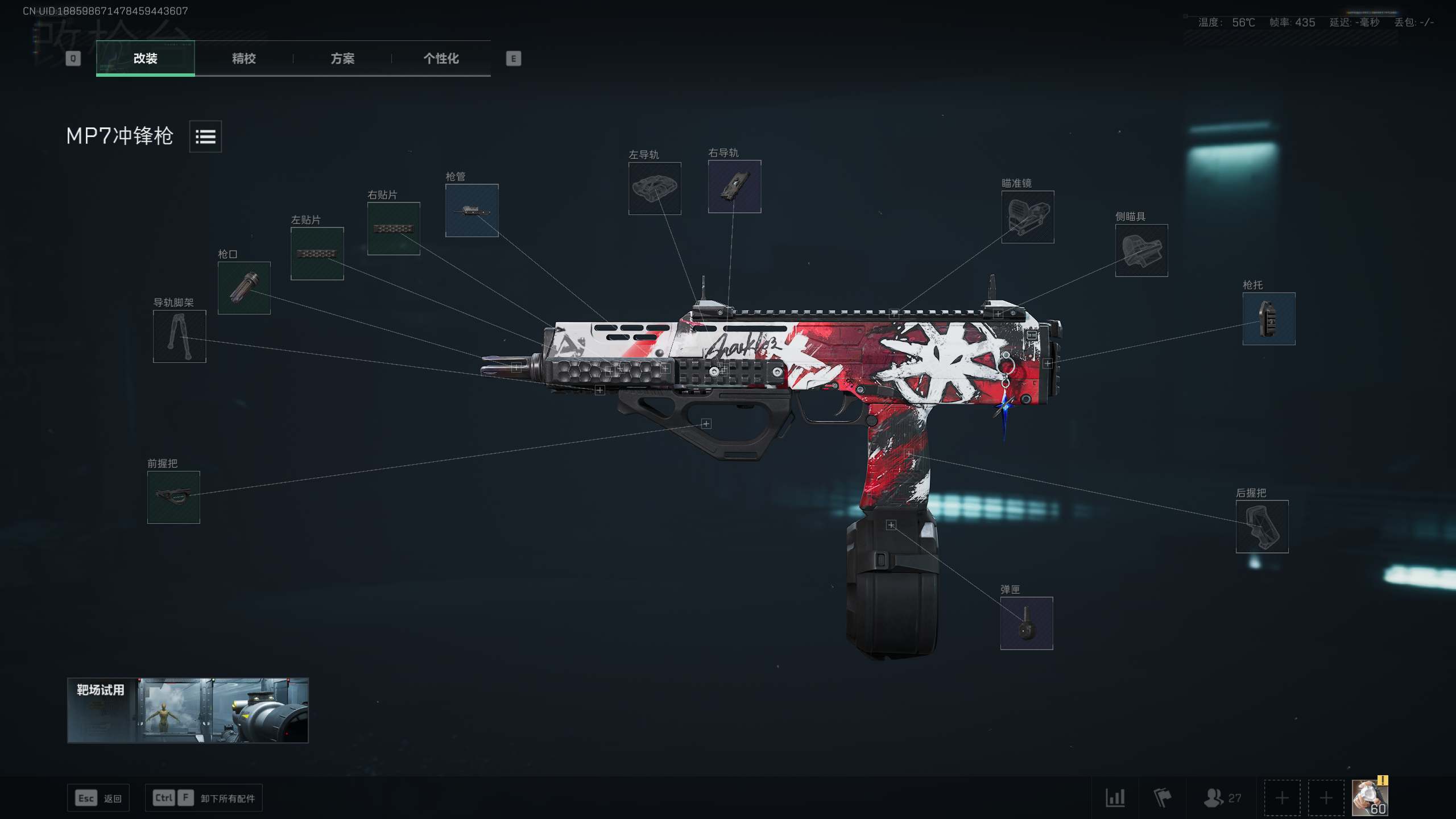Open the MP7 attachment list icon

pos(205,136)
